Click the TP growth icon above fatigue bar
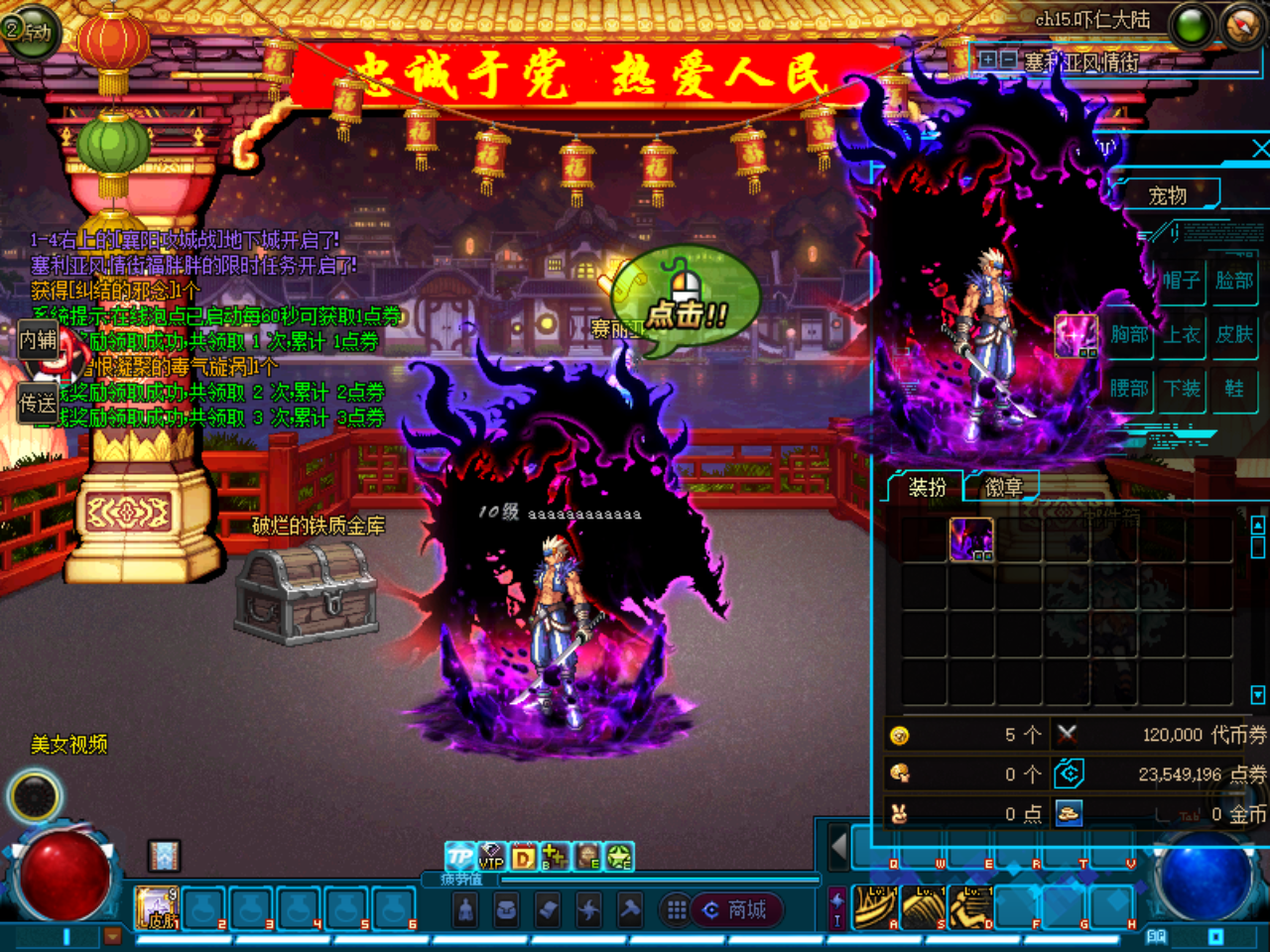Image resolution: width=1270 pixels, height=952 pixels. click(458, 856)
